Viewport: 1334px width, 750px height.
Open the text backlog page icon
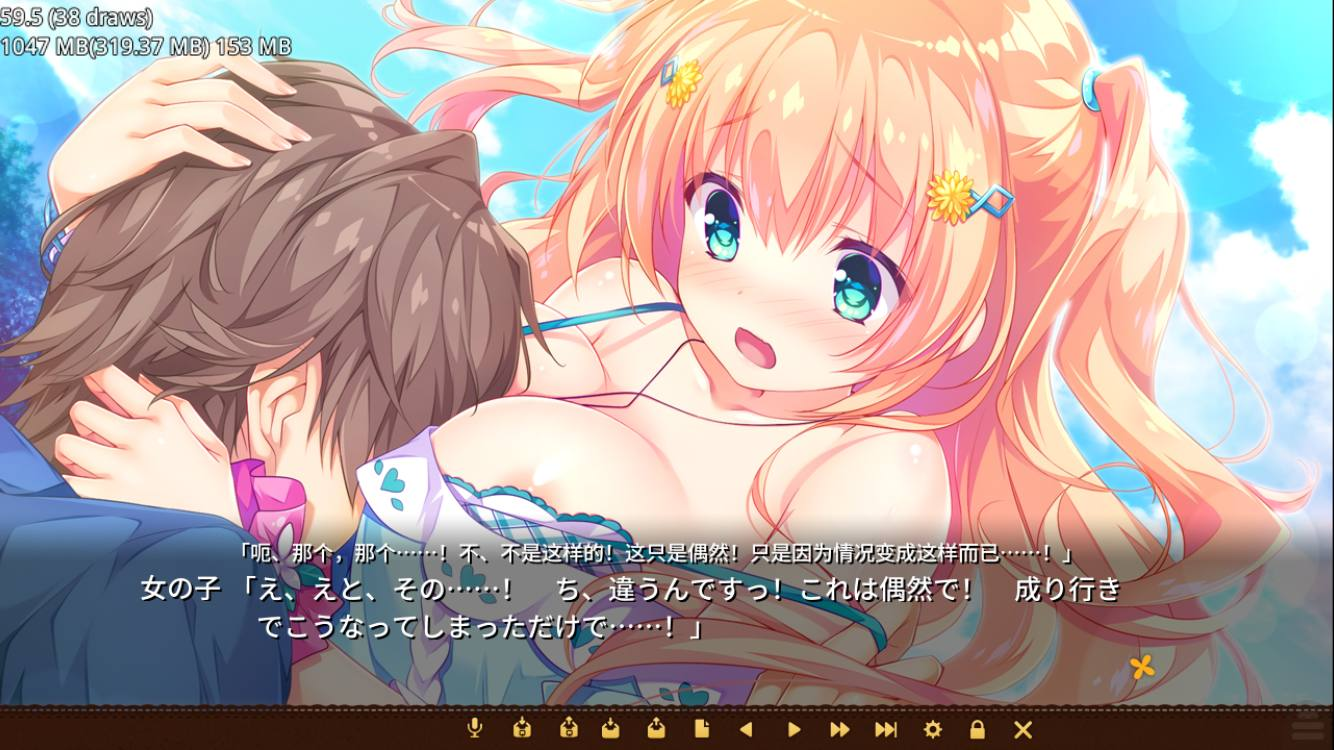[x=701, y=729]
